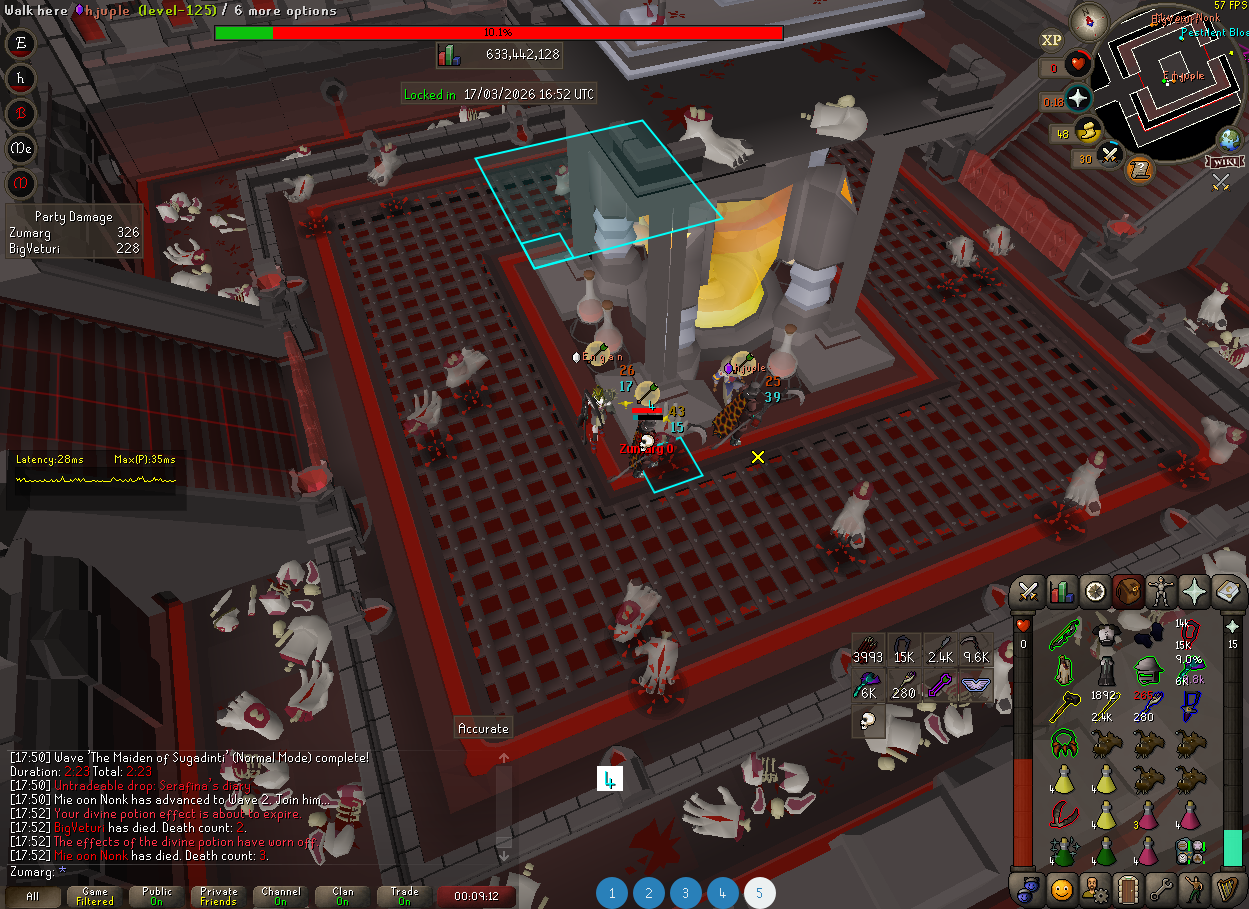Viewport: 1249px width, 909px height.
Task: Select the Clan chat filter tab
Action: (343, 896)
